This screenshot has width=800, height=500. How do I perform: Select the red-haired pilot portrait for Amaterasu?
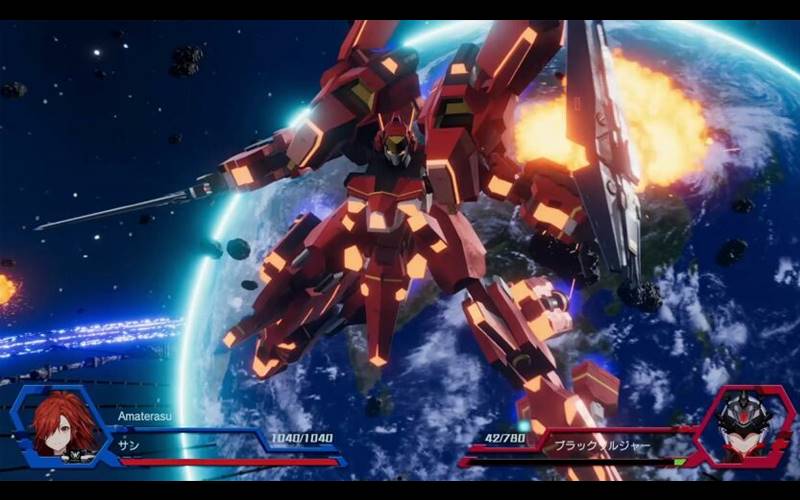click(64, 425)
